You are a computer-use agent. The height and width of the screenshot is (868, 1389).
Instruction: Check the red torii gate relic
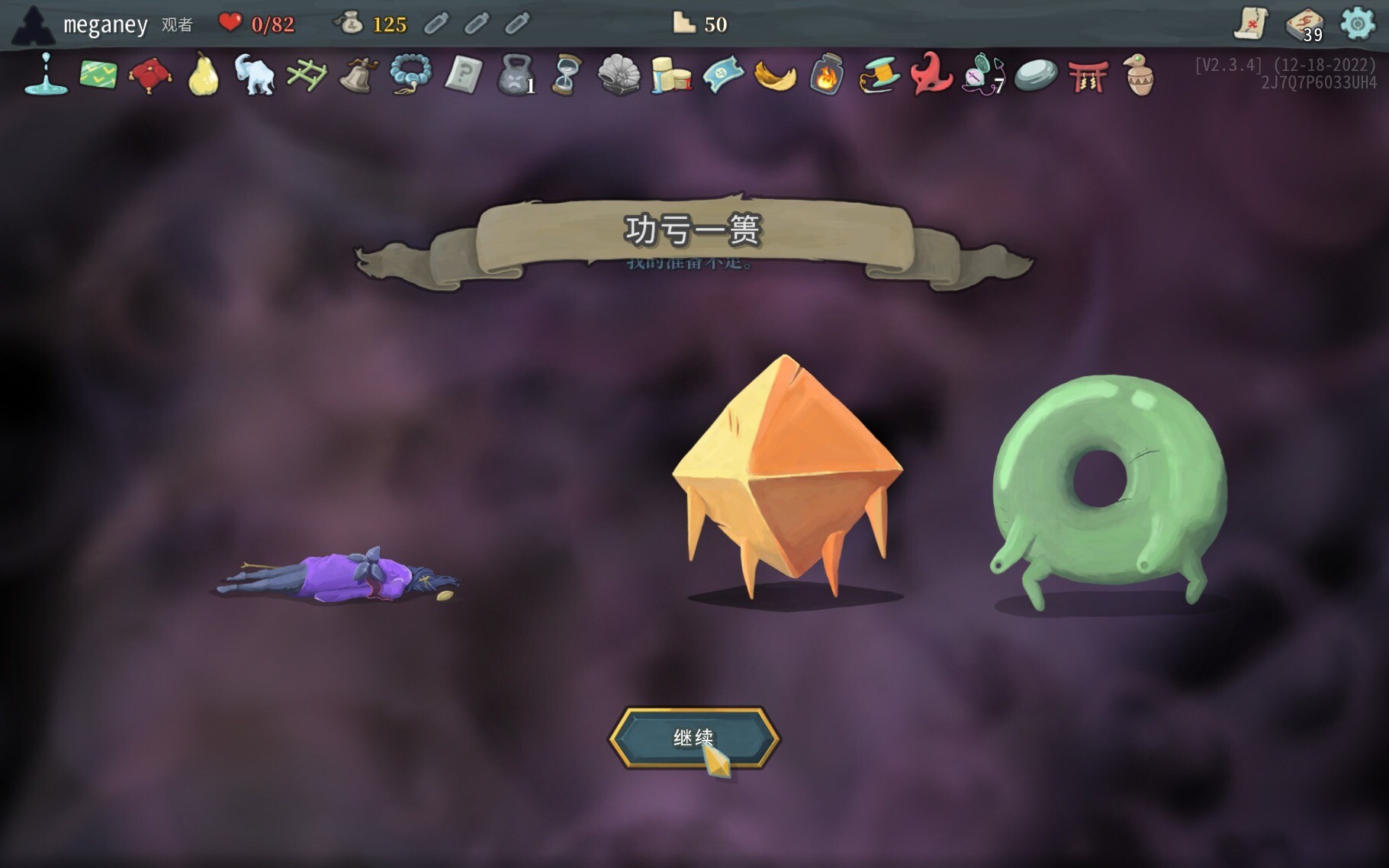1088,76
